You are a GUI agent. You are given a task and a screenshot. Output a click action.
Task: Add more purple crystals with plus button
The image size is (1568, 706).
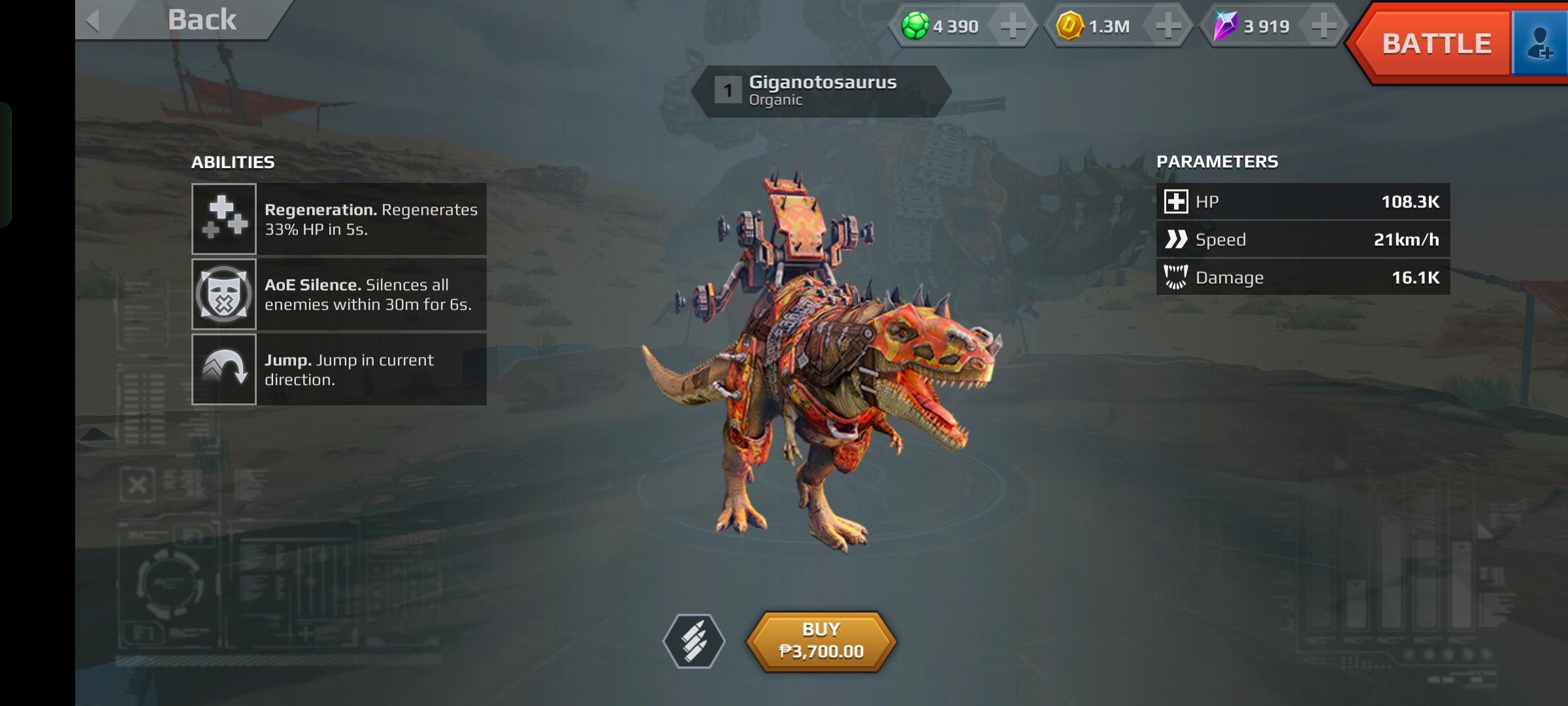click(x=1324, y=26)
